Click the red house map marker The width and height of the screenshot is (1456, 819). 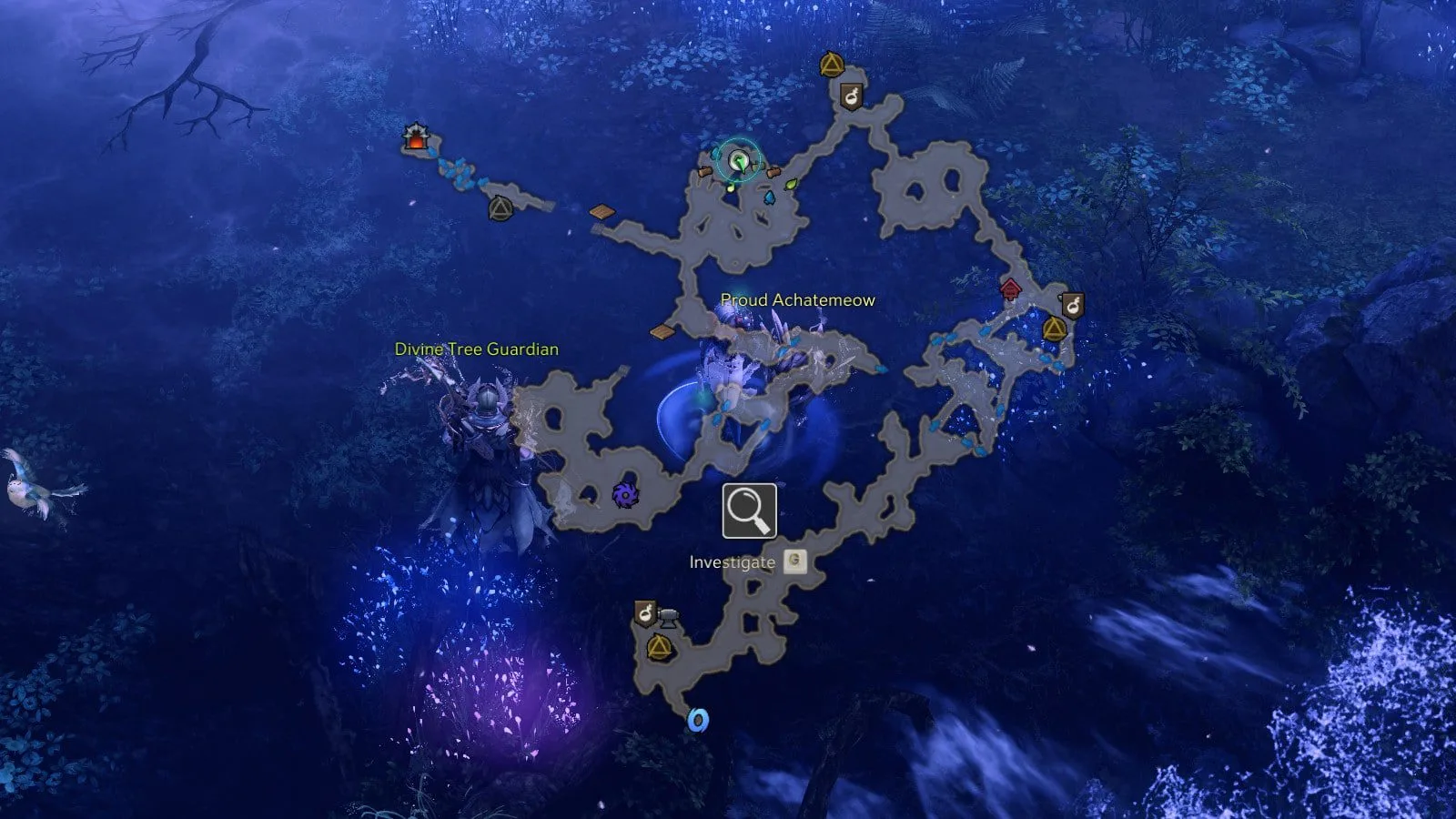[1010, 290]
